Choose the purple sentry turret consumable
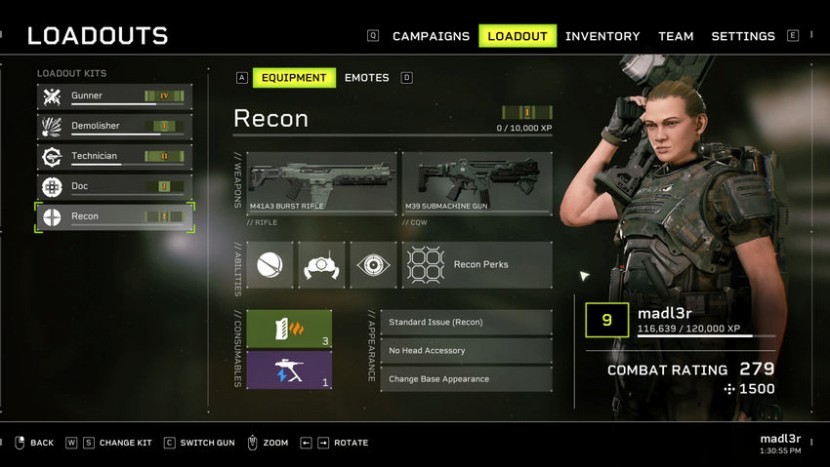 click(289, 369)
